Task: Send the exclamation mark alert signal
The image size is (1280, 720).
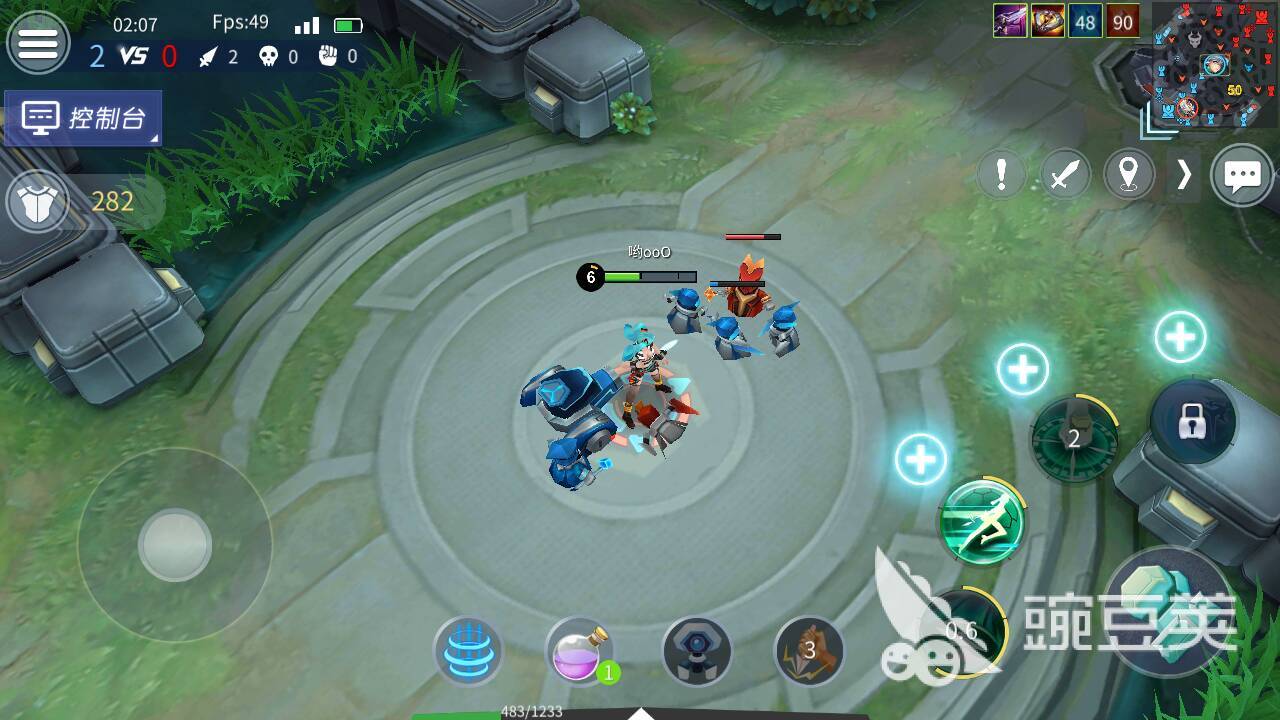Action: click(1001, 175)
